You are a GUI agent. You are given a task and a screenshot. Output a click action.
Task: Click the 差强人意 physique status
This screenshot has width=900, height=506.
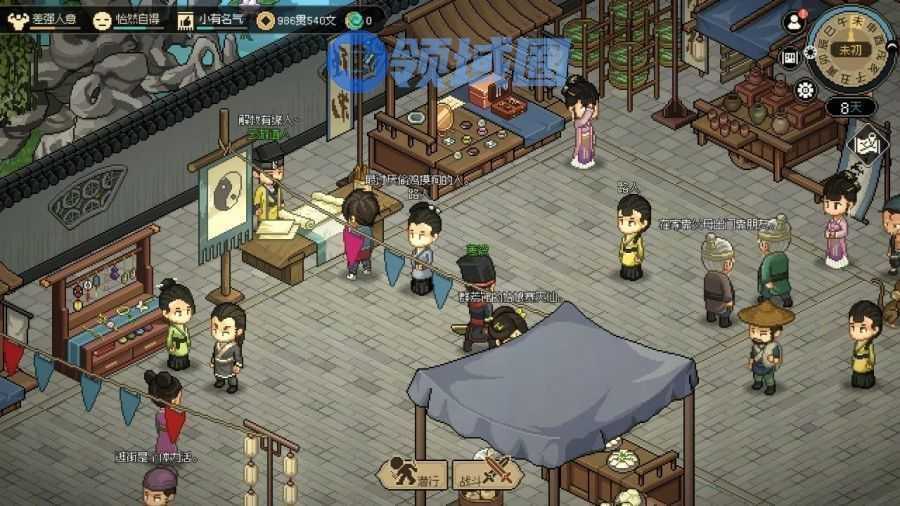click(x=43, y=19)
